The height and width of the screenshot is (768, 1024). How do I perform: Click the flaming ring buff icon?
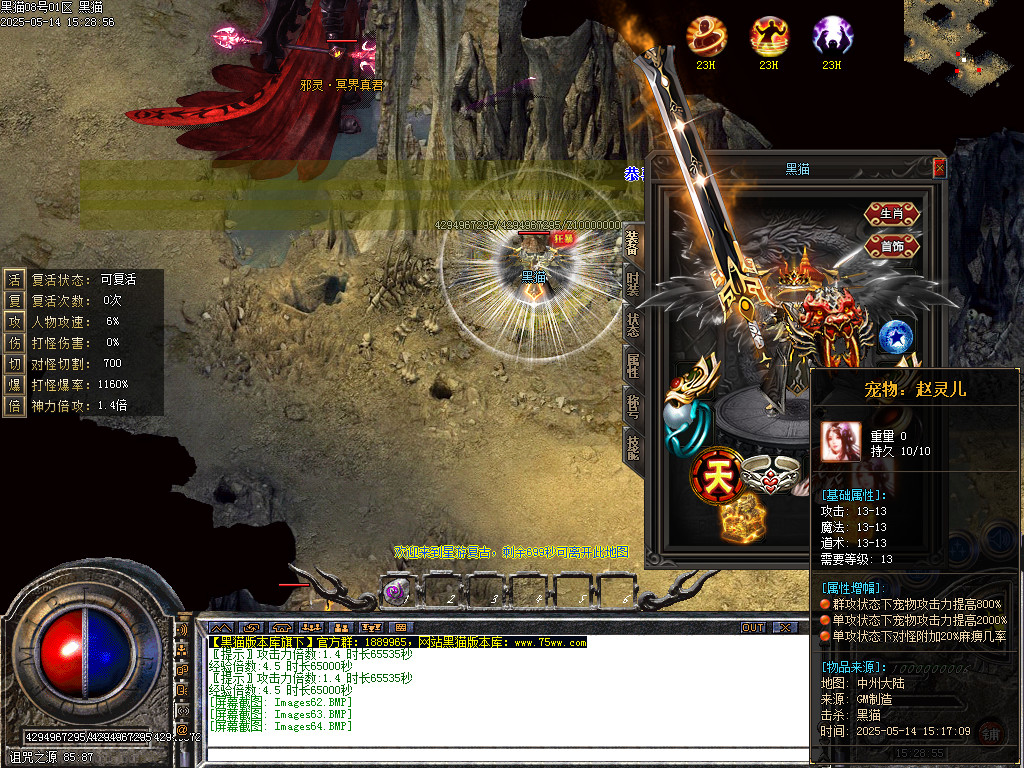706,36
